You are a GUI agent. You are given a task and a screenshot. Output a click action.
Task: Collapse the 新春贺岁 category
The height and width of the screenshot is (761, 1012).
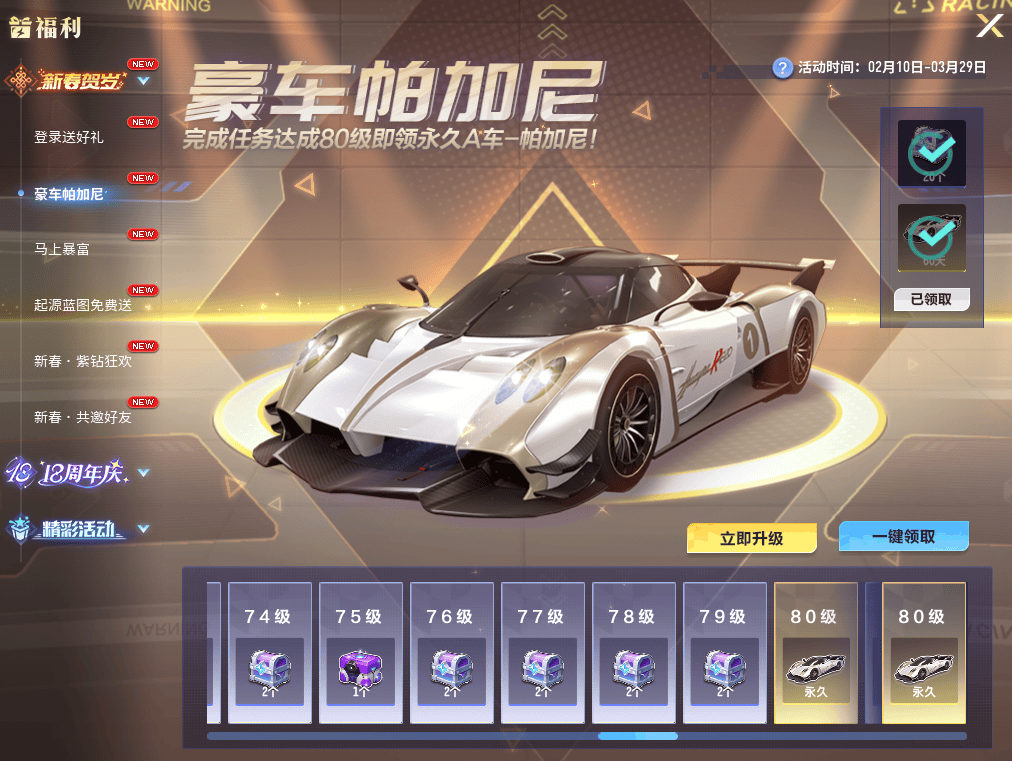143,81
